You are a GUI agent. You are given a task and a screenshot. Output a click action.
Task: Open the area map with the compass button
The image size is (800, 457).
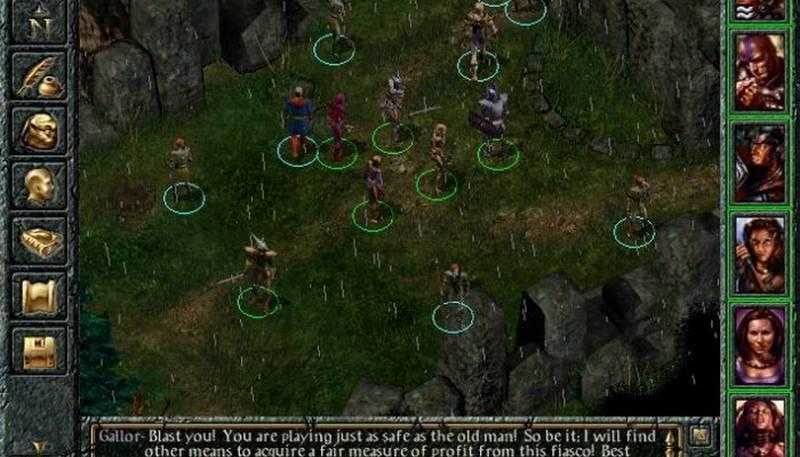tap(39, 21)
